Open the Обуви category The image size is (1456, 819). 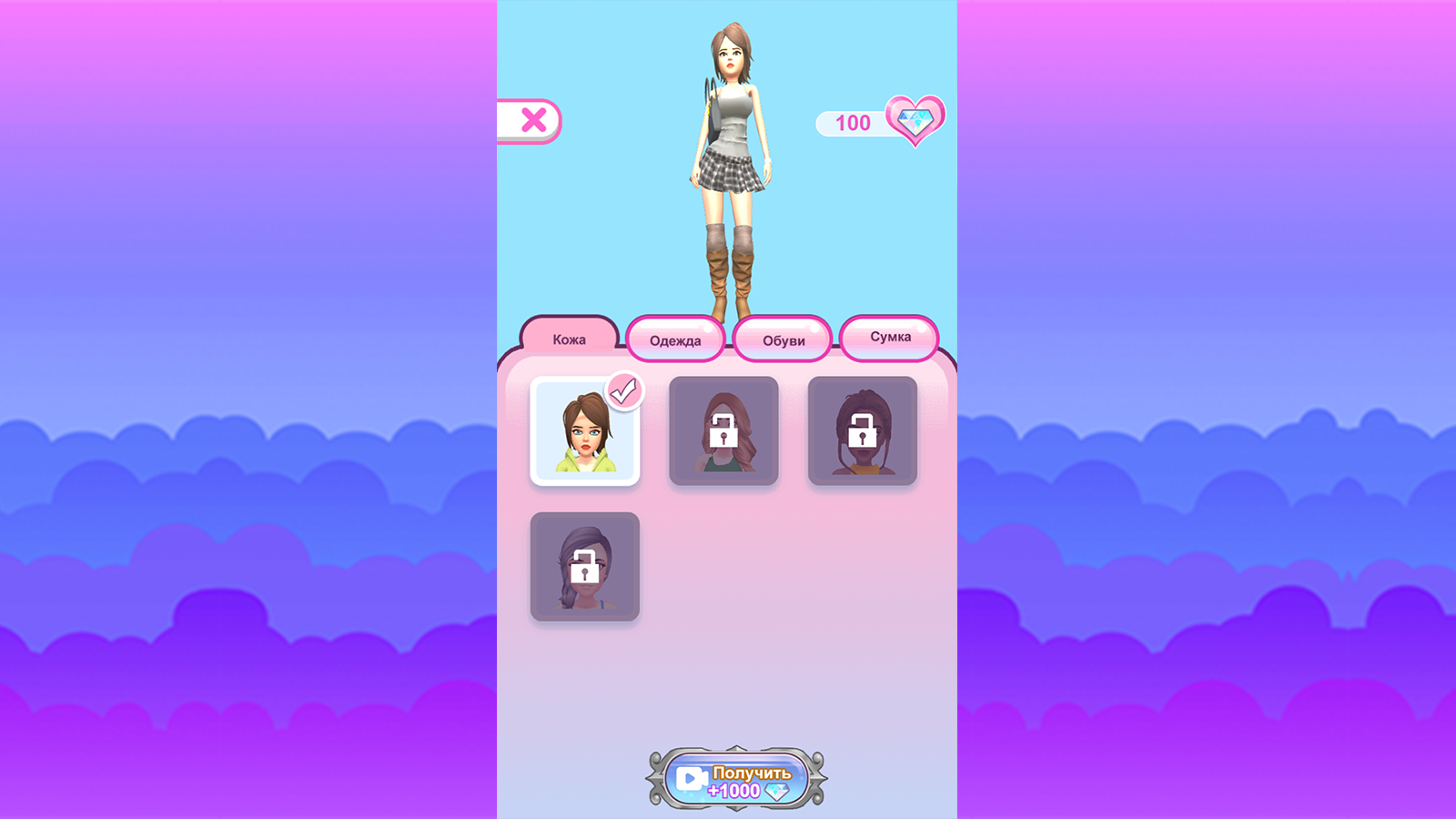tap(784, 339)
